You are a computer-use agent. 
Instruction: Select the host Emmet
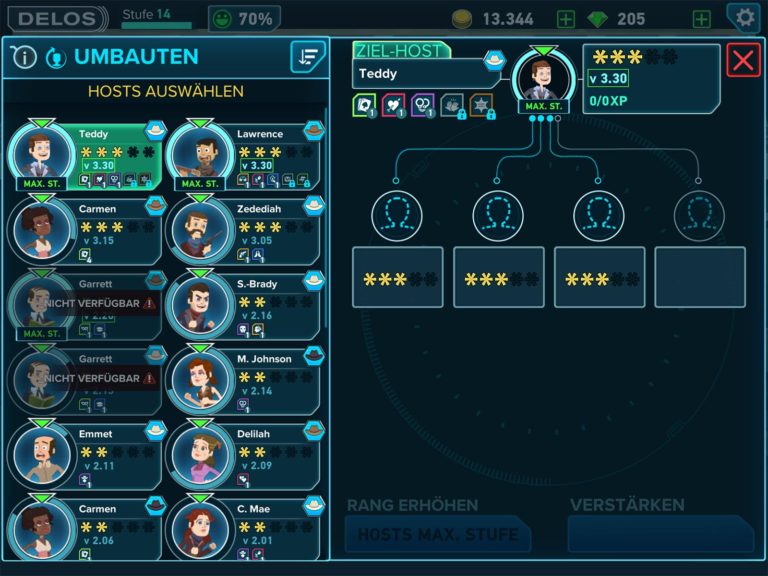(85, 455)
